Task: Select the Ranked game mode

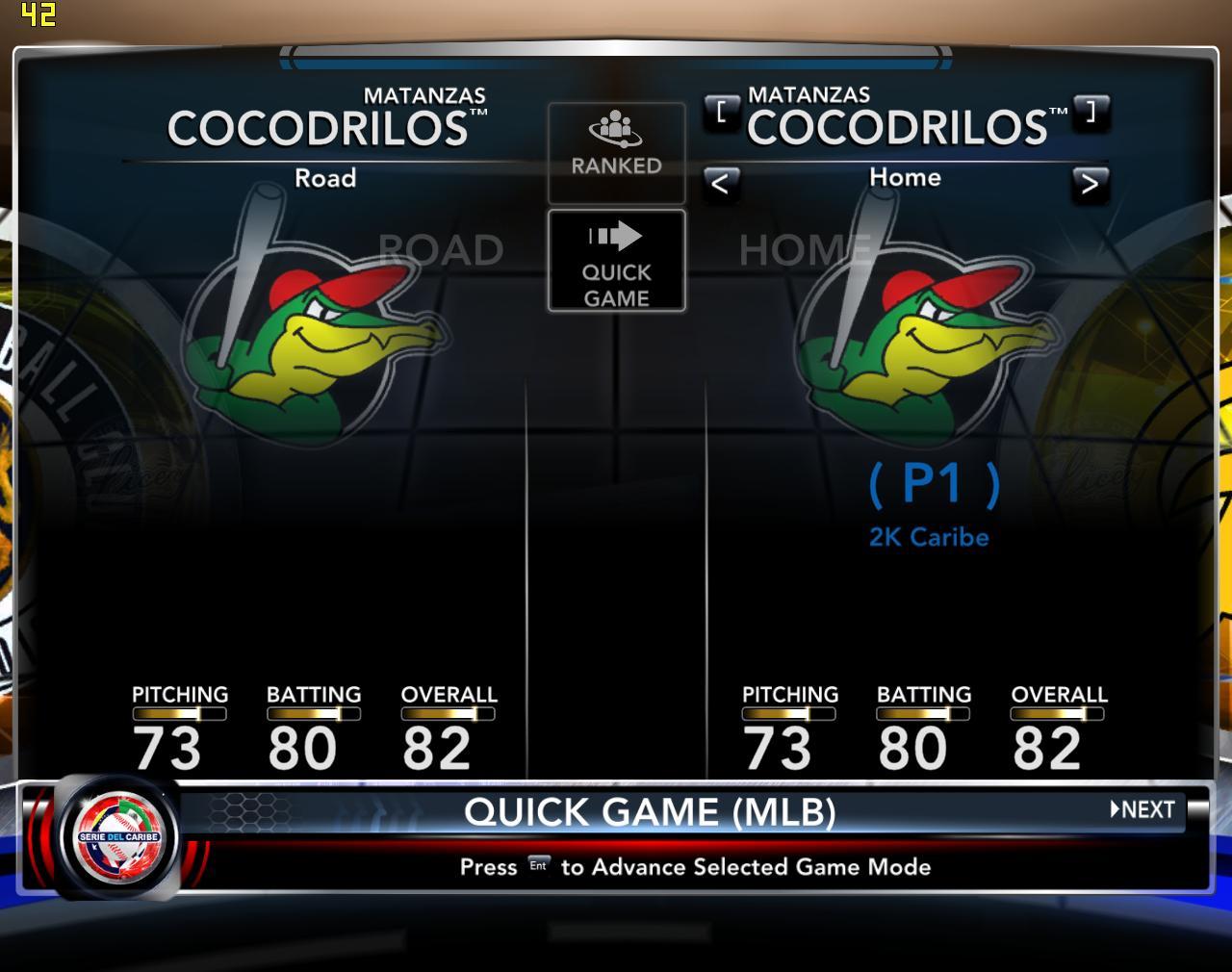Action: [x=616, y=152]
